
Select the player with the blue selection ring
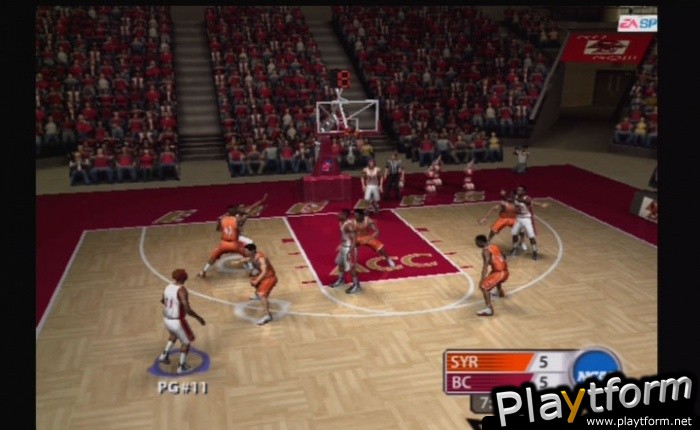(177, 318)
